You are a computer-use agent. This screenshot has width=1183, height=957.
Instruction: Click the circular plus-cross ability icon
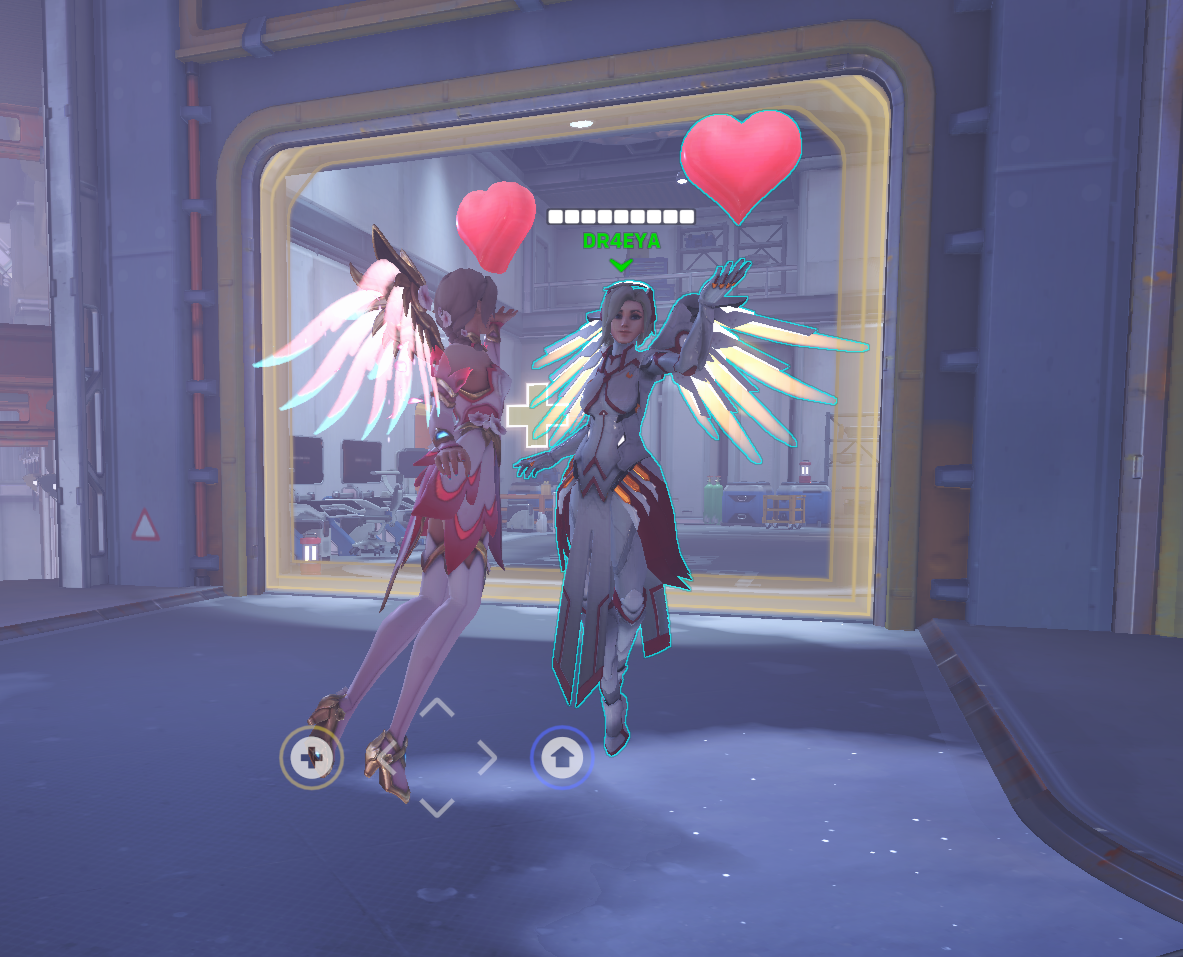[x=312, y=758]
